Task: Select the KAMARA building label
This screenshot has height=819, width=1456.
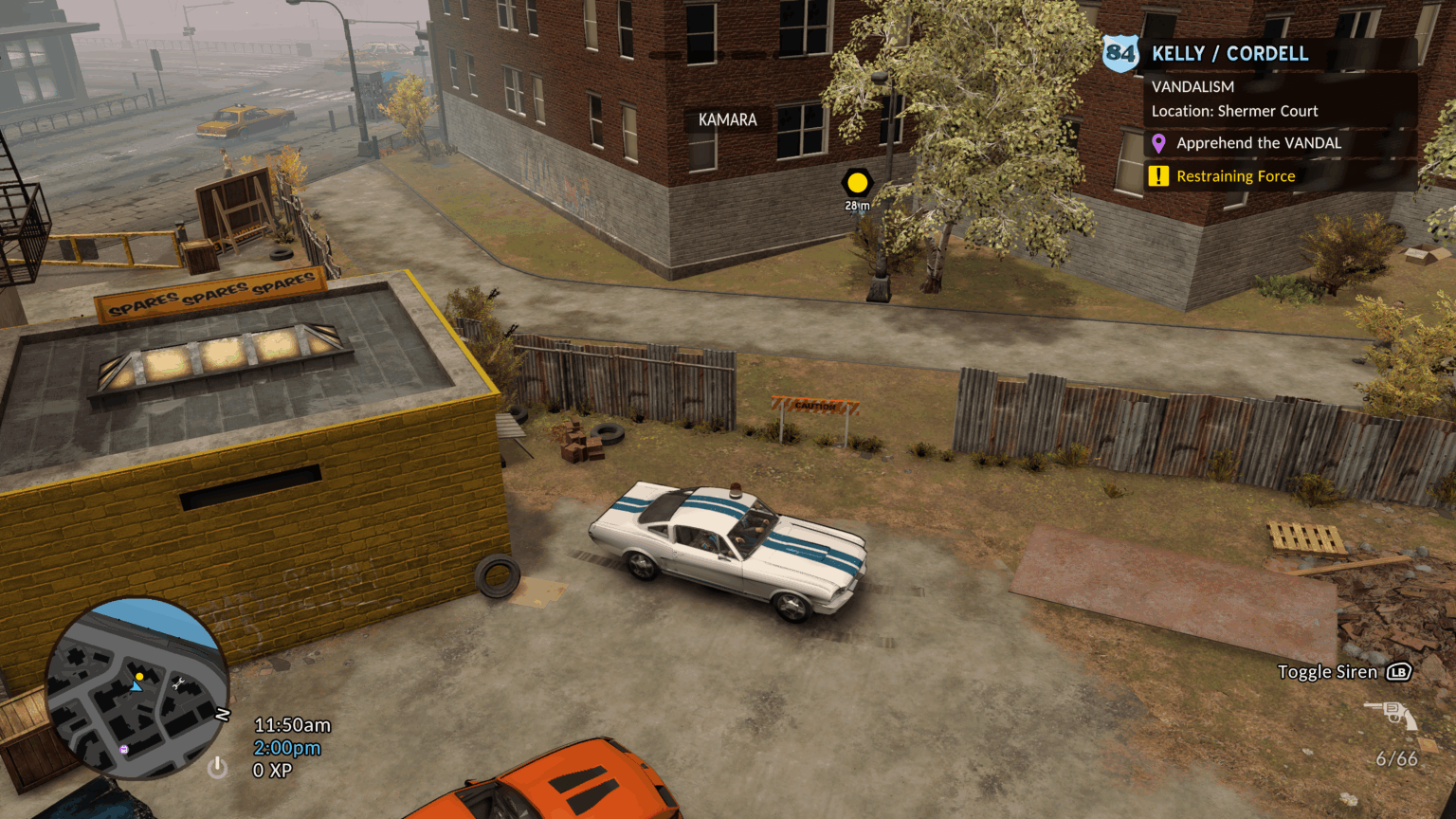Action: [x=726, y=119]
